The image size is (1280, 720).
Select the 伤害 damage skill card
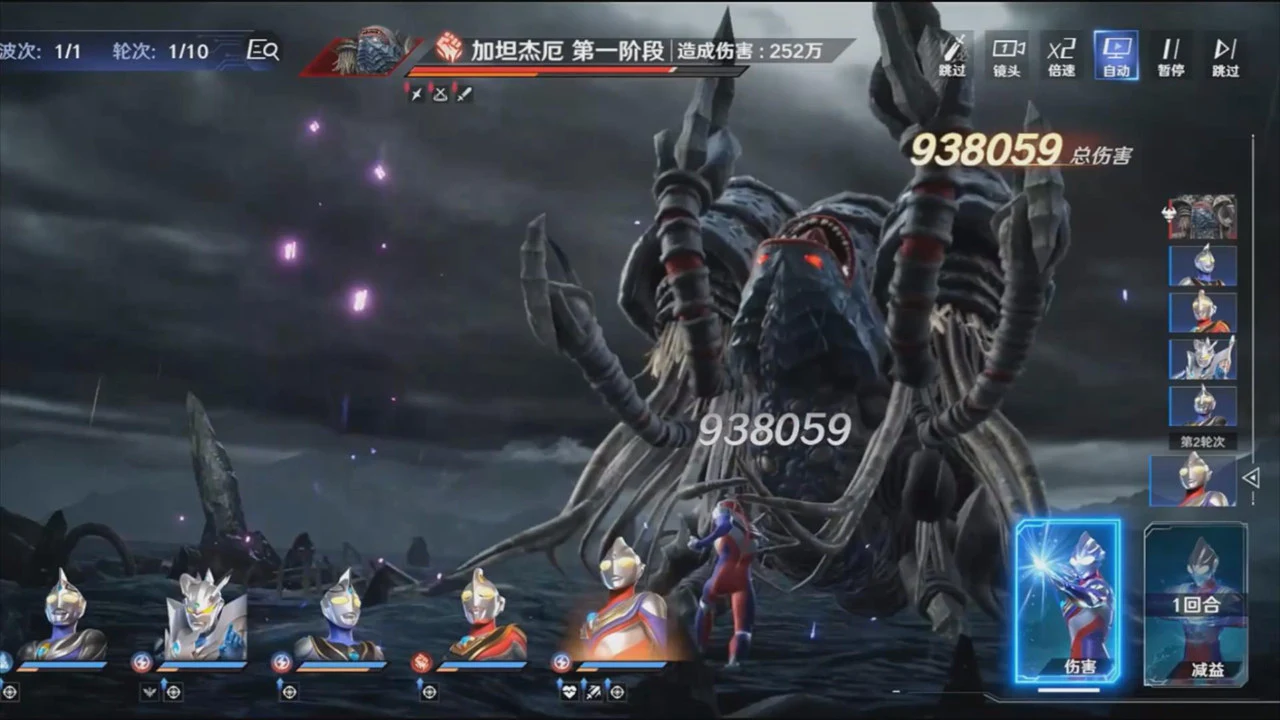point(1068,602)
